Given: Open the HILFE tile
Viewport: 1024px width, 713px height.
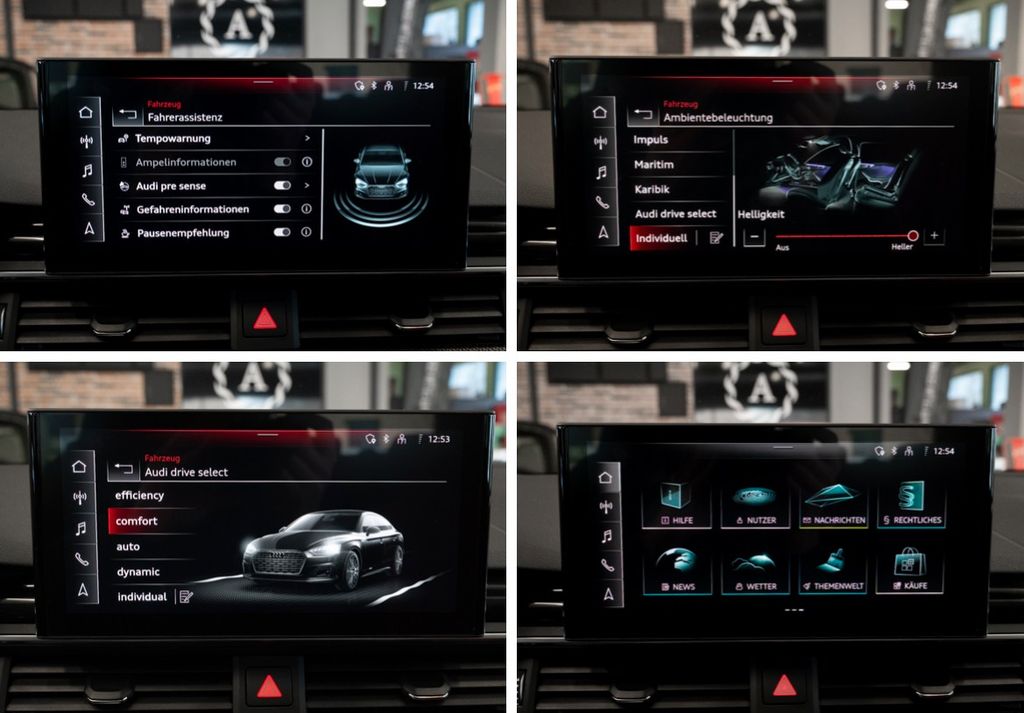Looking at the screenshot, I should point(677,503).
